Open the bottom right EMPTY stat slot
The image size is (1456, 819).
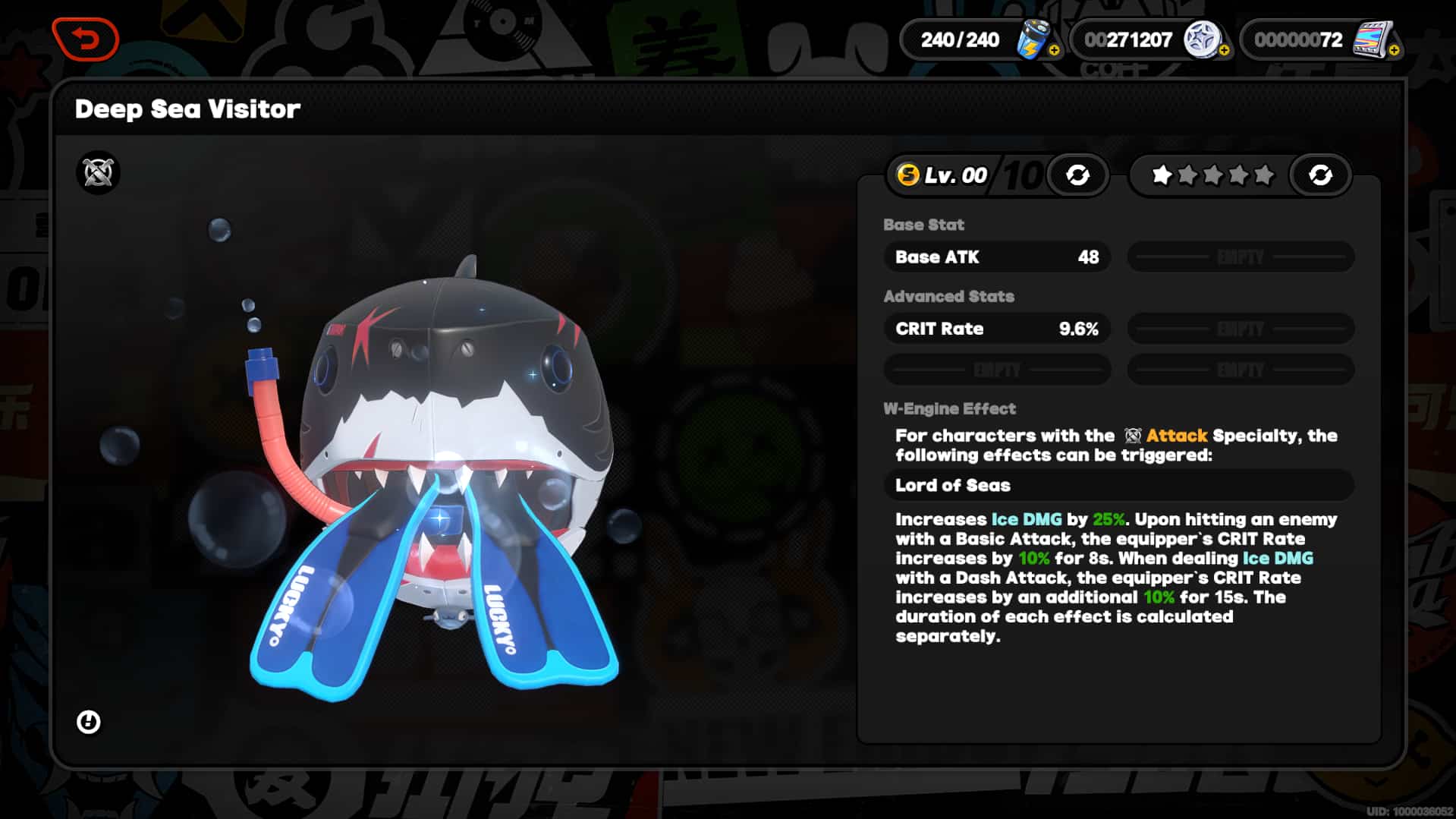(x=1240, y=370)
